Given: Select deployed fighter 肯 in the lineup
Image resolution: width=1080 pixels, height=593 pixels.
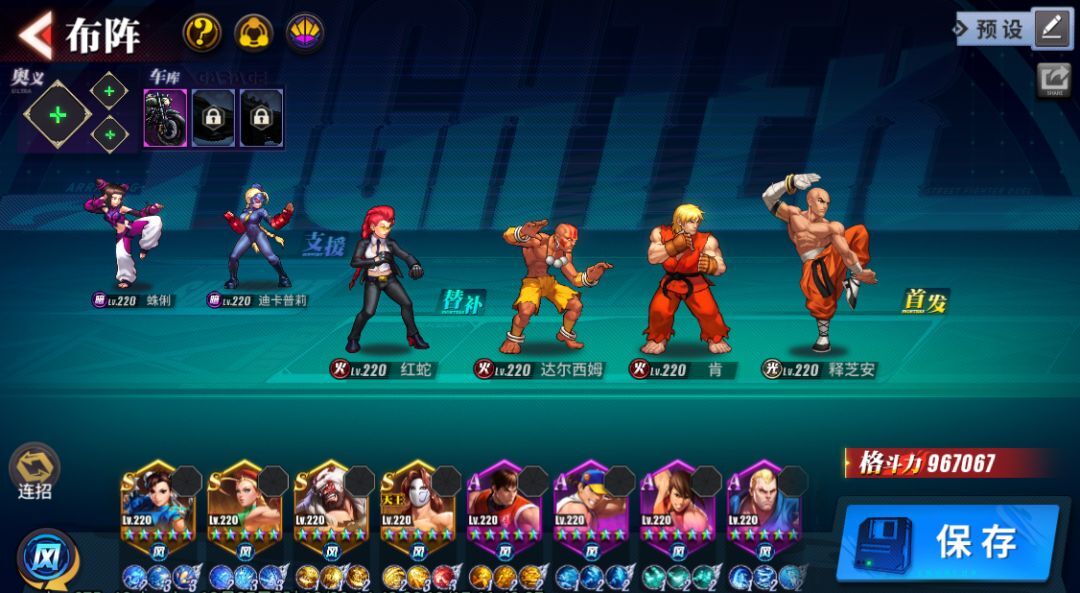Looking at the screenshot, I should click(x=686, y=280).
